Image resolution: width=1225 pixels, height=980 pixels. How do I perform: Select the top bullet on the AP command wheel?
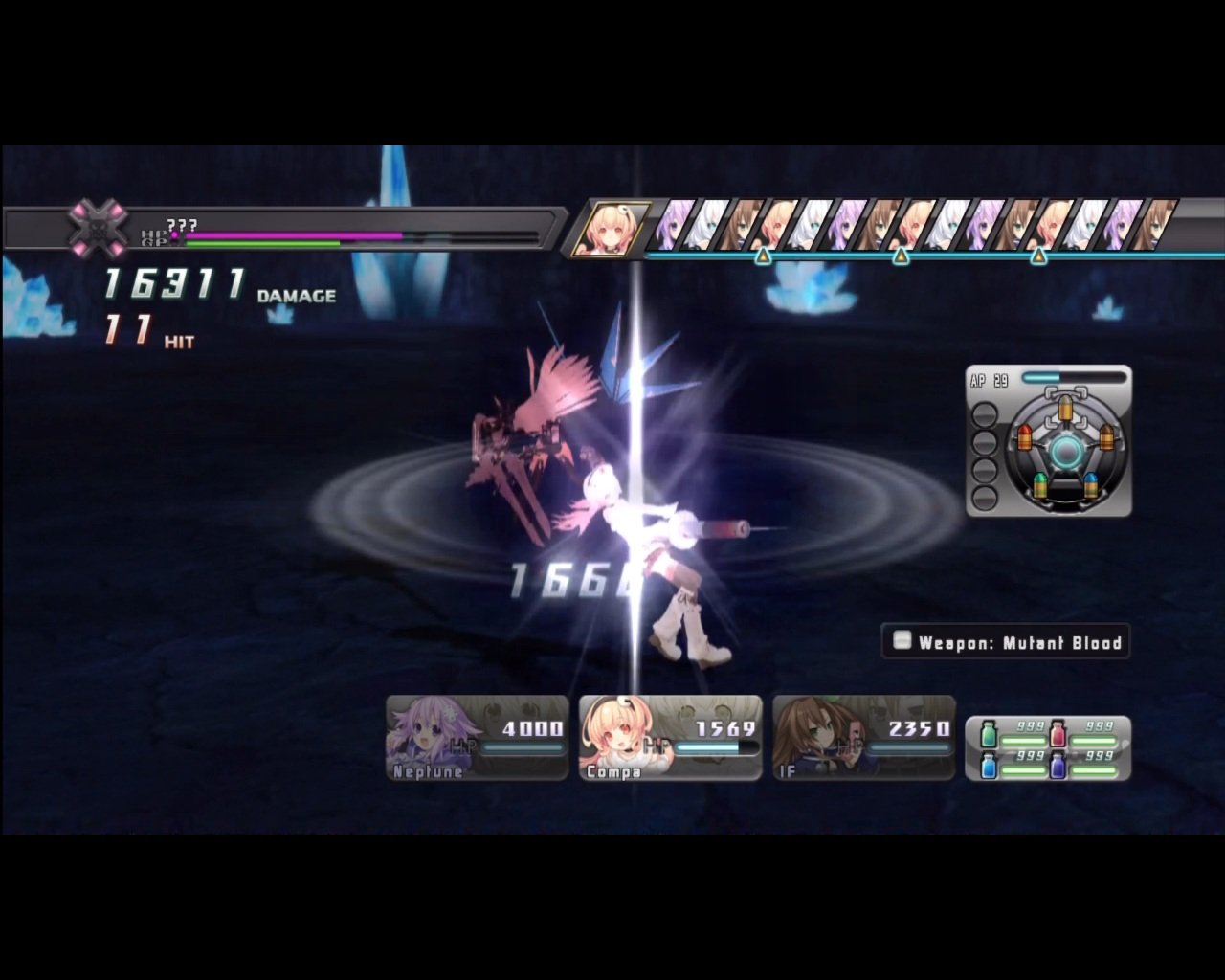[x=1065, y=408]
